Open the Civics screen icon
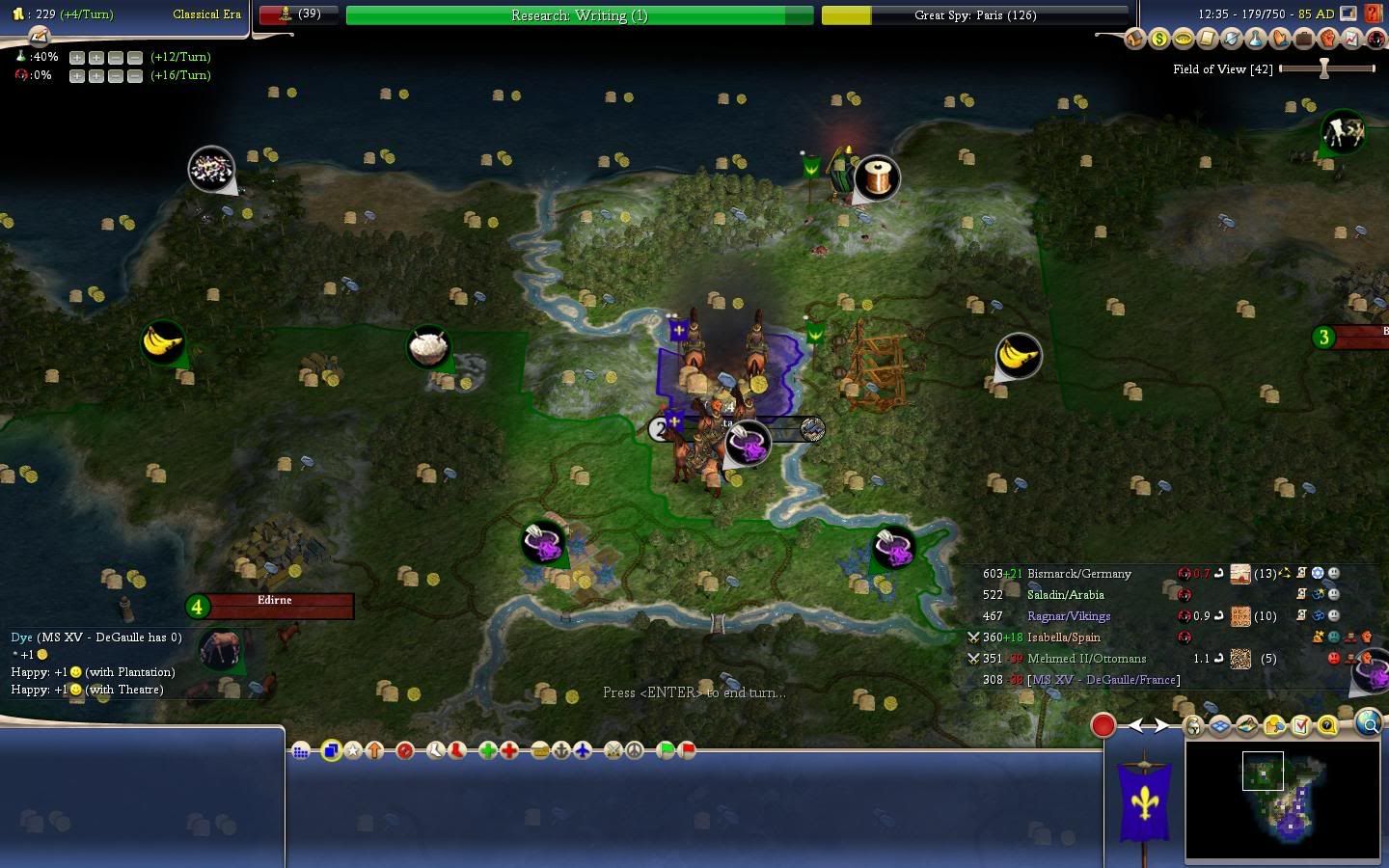 [x=1183, y=39]
